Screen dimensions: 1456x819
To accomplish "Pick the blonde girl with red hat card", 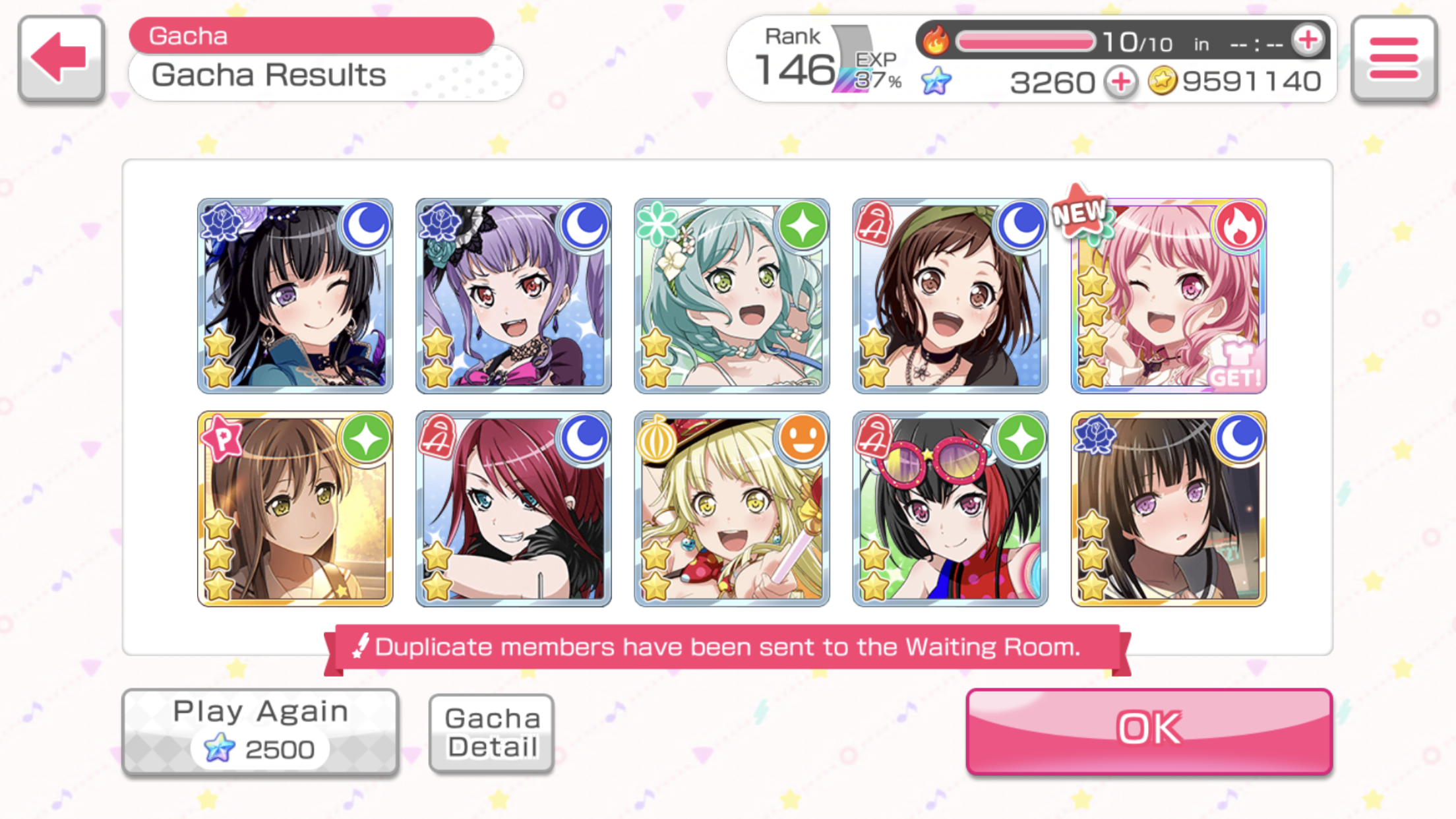I will pyautogui.click(x=731, y=508).
